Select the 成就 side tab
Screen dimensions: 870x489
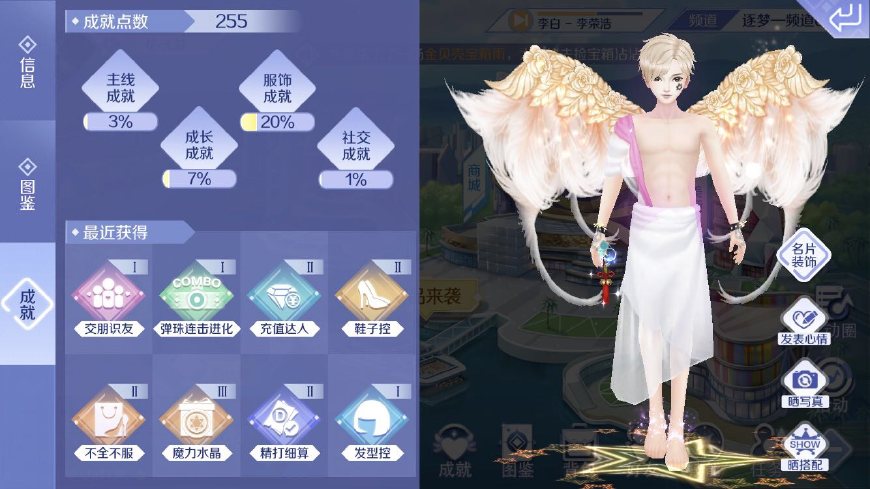pyautogui.click(x=27, y=304)
